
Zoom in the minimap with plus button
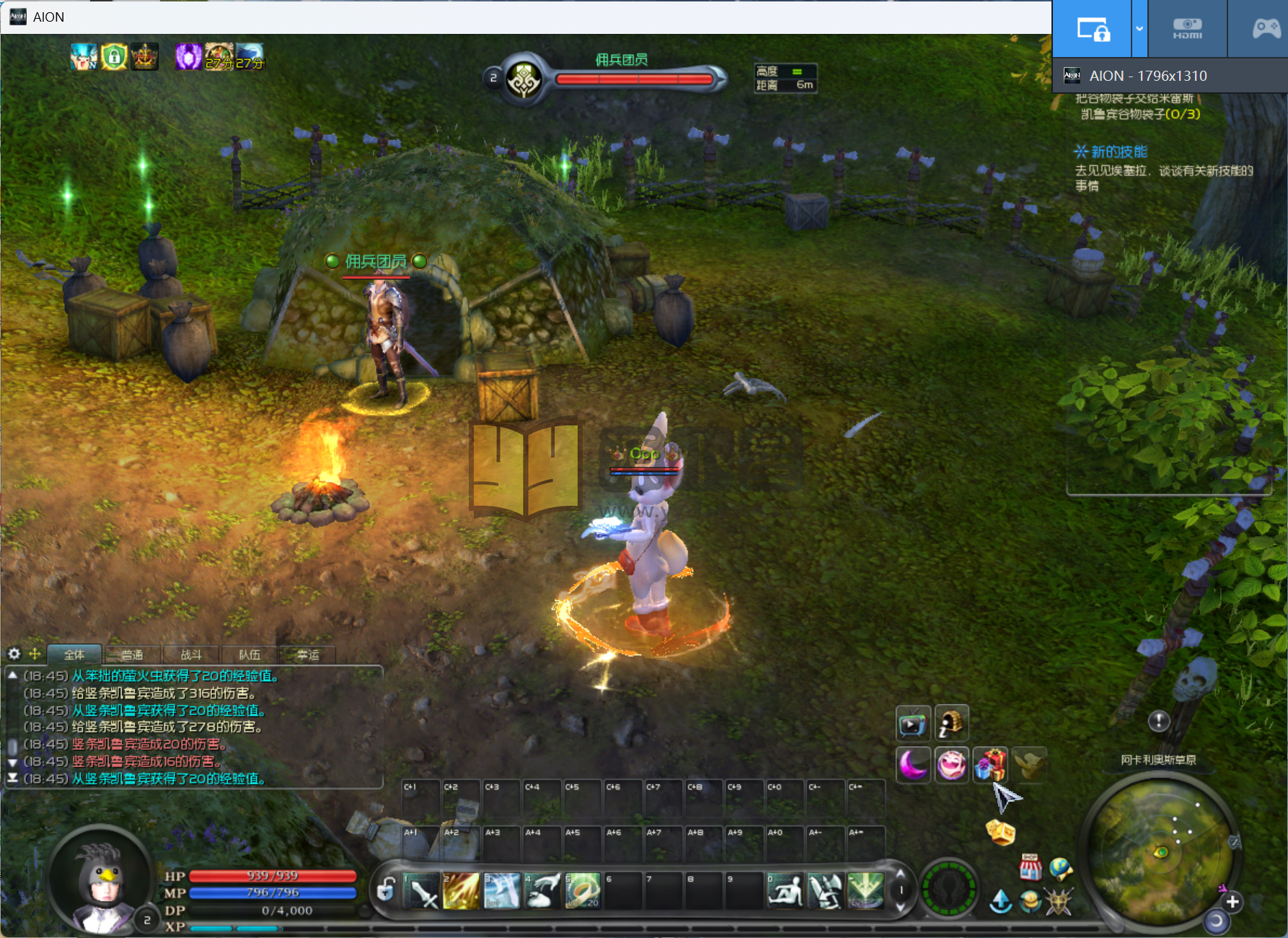click(x=1232, y=902)
